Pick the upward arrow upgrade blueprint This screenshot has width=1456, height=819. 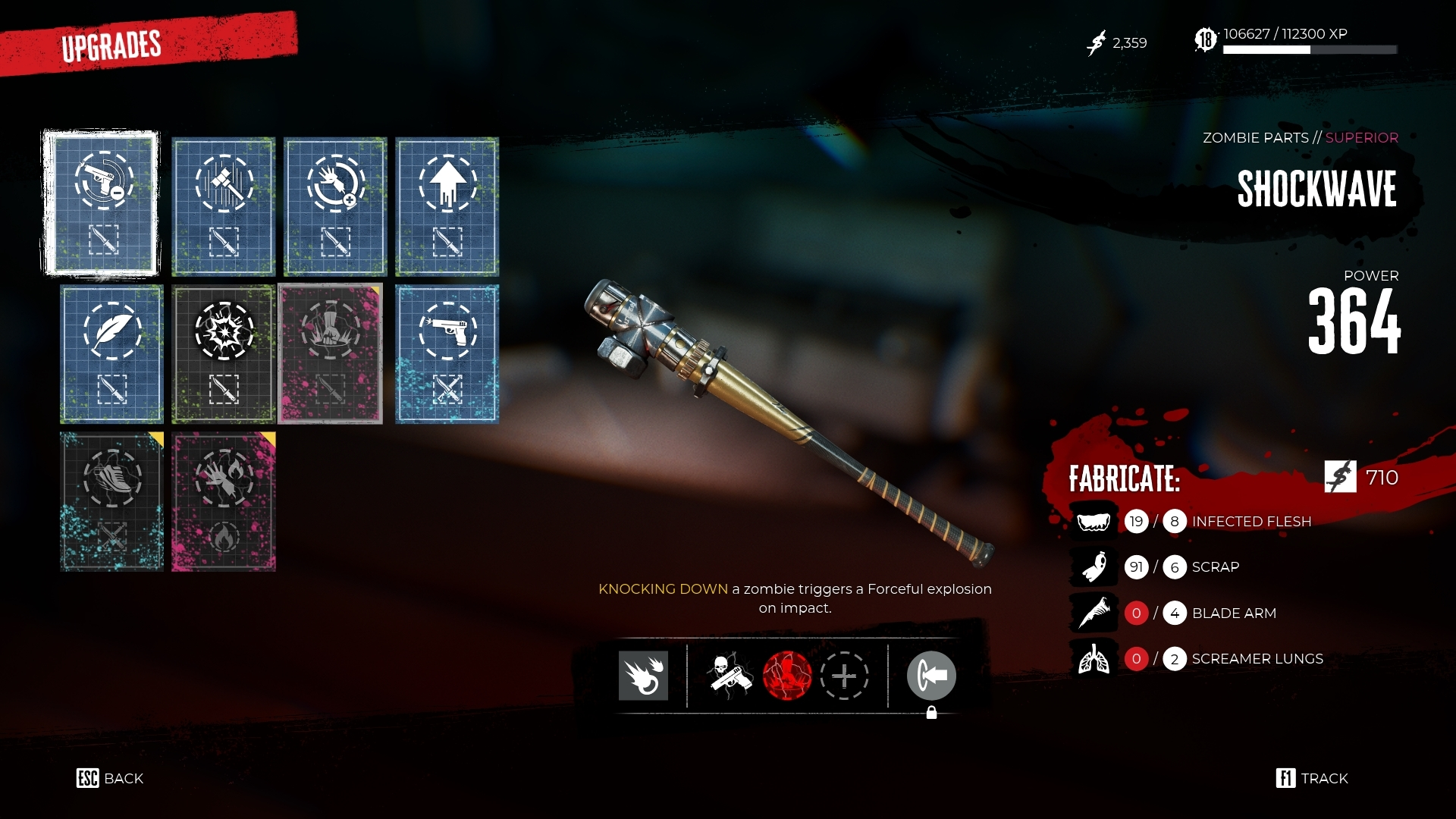[x=447, y=206]
